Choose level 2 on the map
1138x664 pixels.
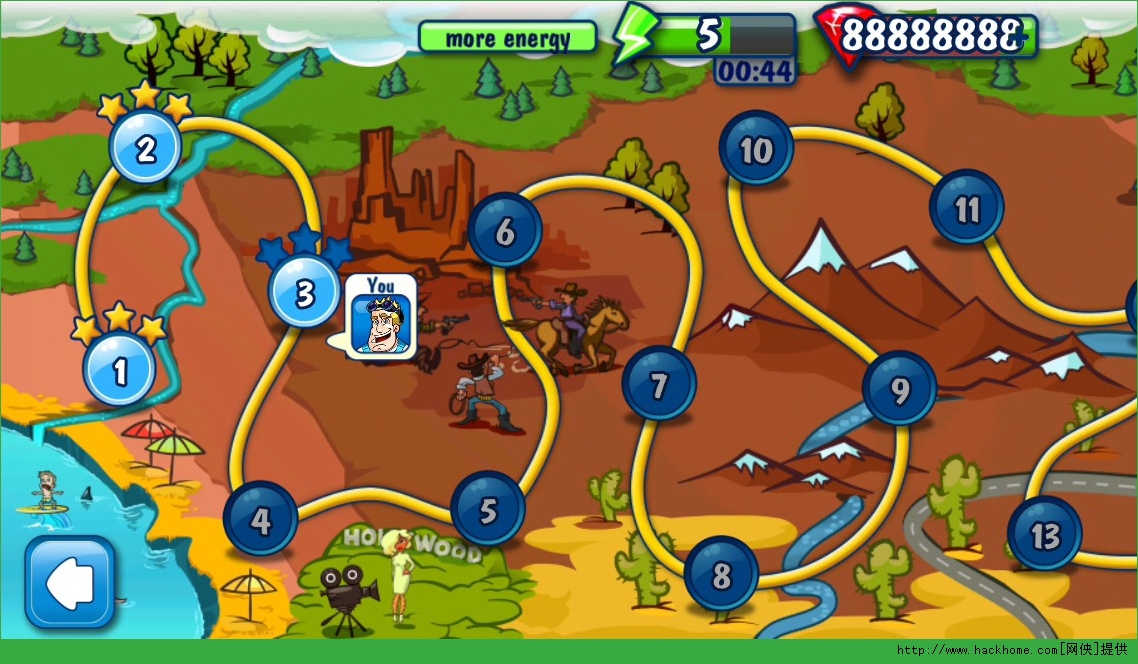(x=146, y=149)
